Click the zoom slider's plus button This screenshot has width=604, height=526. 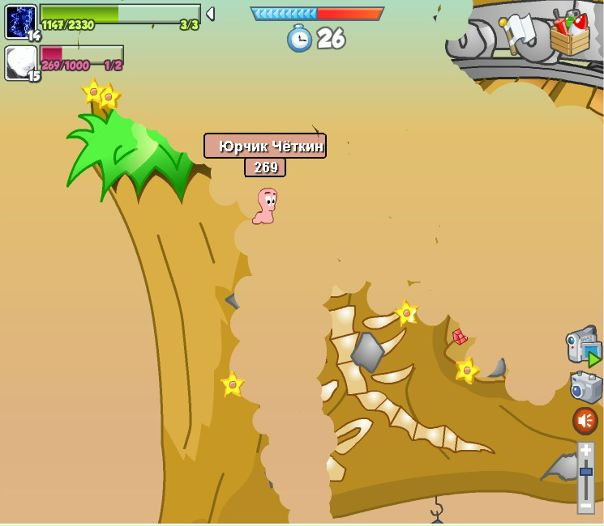coord(586,449)
